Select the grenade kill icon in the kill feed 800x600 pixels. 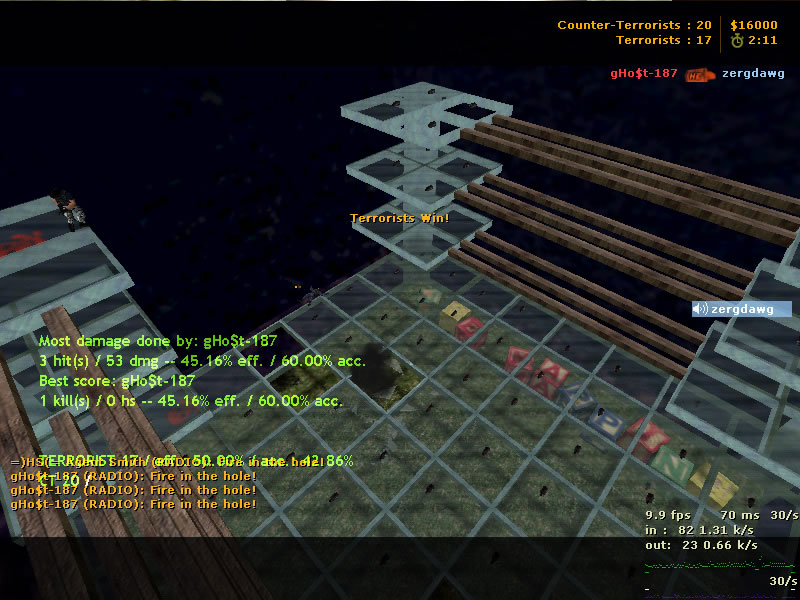tap(700, 73)
